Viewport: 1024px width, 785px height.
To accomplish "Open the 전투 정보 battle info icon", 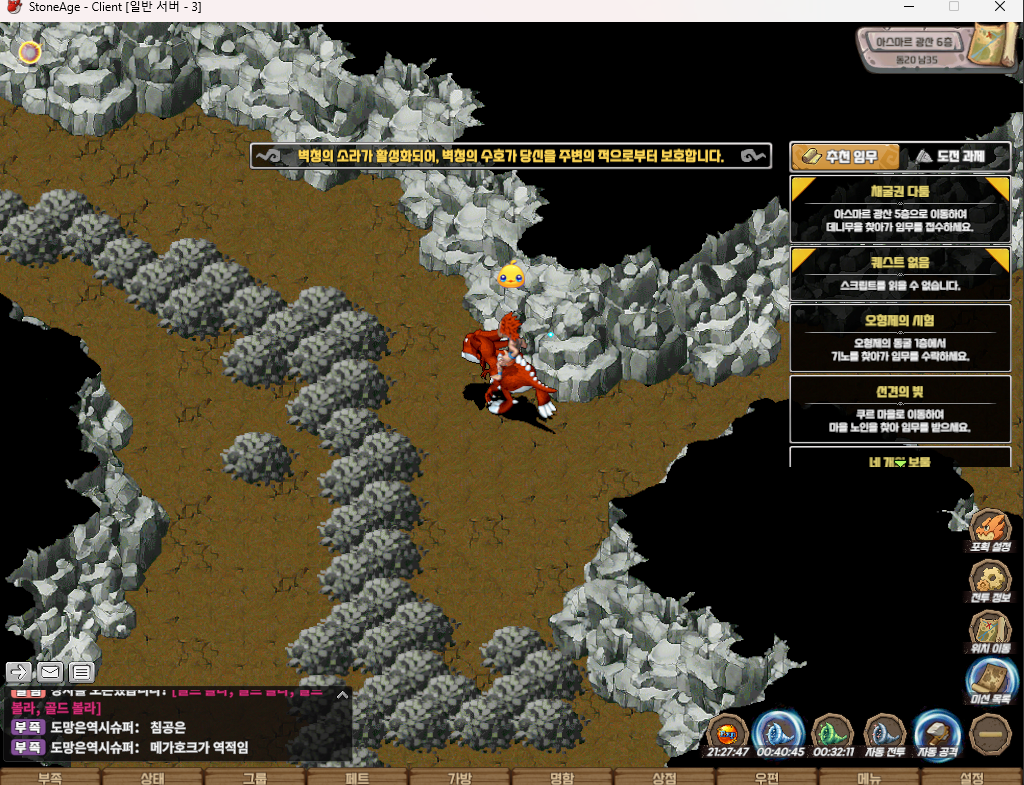I will (990, 580).
